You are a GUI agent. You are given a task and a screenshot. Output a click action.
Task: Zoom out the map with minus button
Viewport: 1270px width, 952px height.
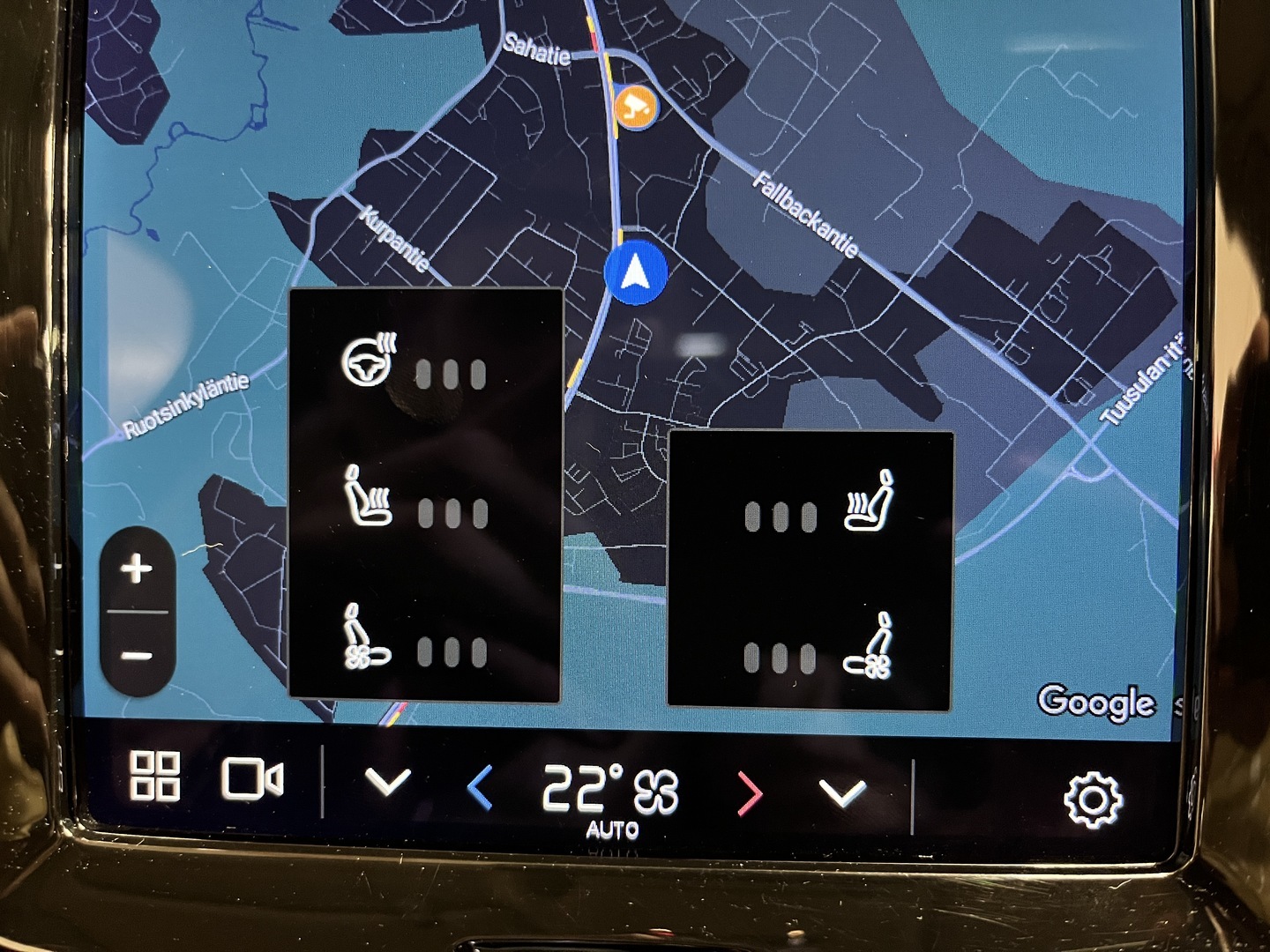click(137, 656)
